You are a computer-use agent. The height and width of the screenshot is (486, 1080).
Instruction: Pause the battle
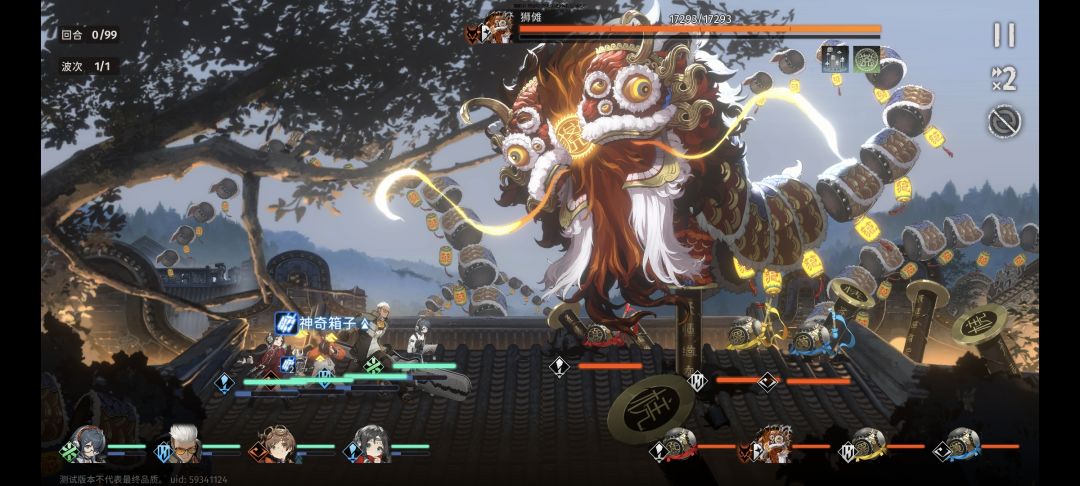pos(1003,35)
